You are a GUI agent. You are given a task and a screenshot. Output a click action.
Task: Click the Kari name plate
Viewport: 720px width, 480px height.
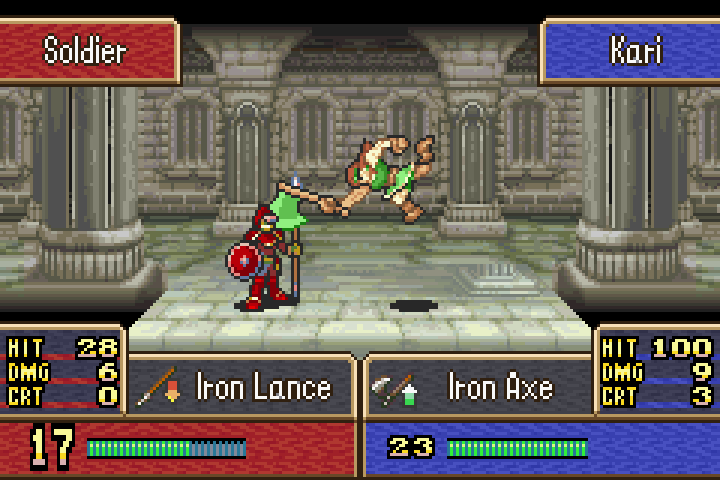coord(632,50)
